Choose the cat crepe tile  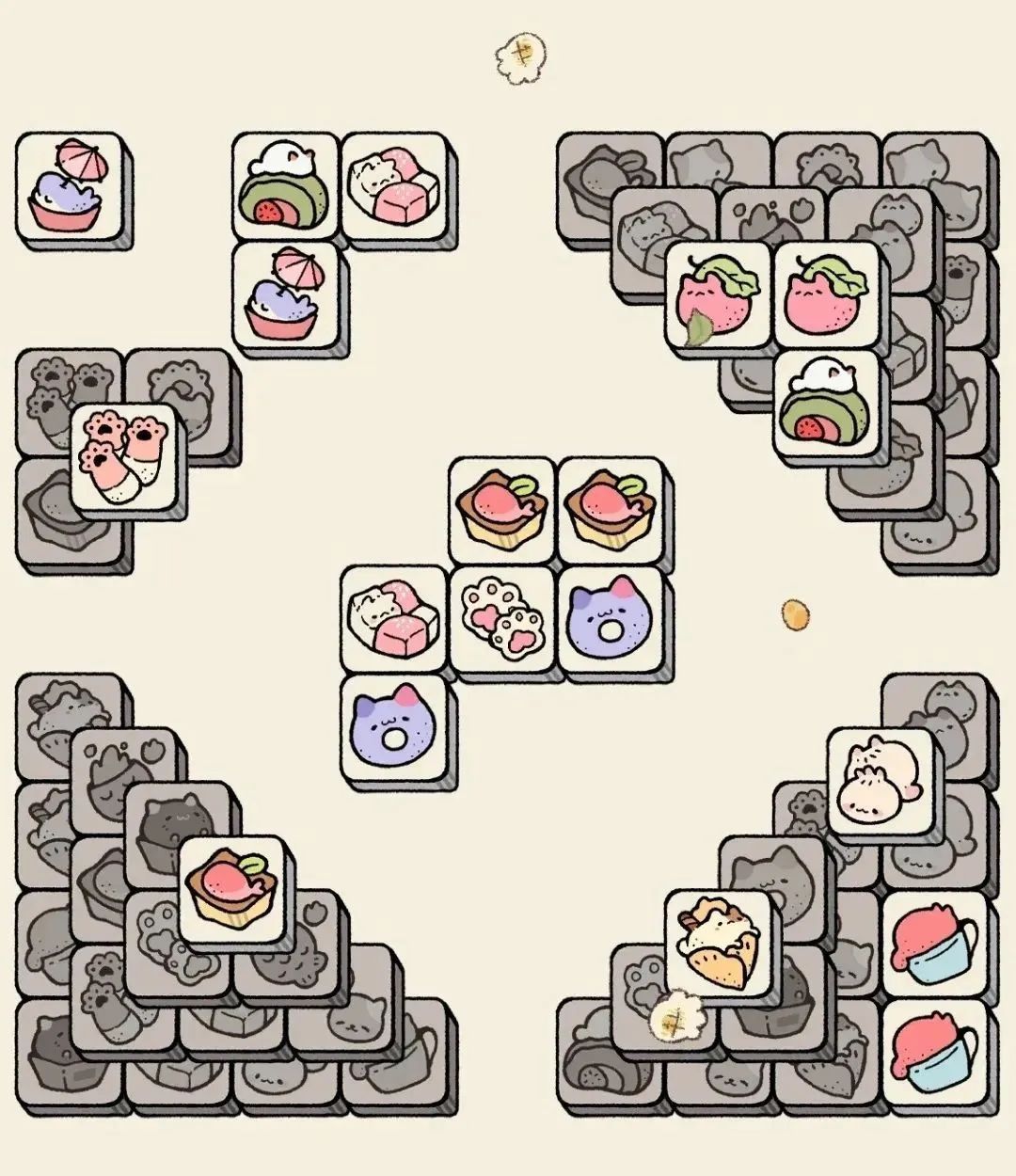720,941
